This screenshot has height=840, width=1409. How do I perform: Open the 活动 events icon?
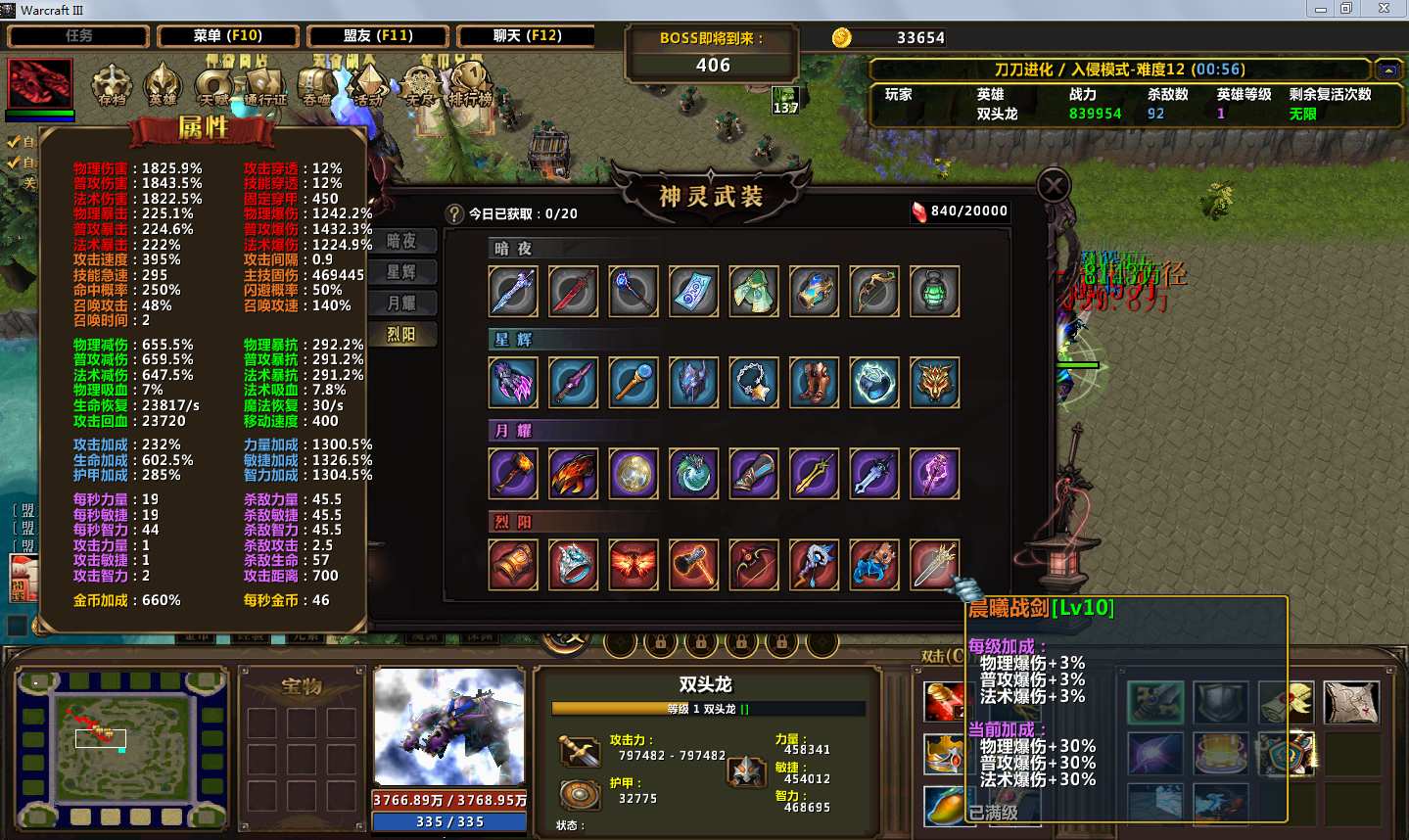pos(368,85)
